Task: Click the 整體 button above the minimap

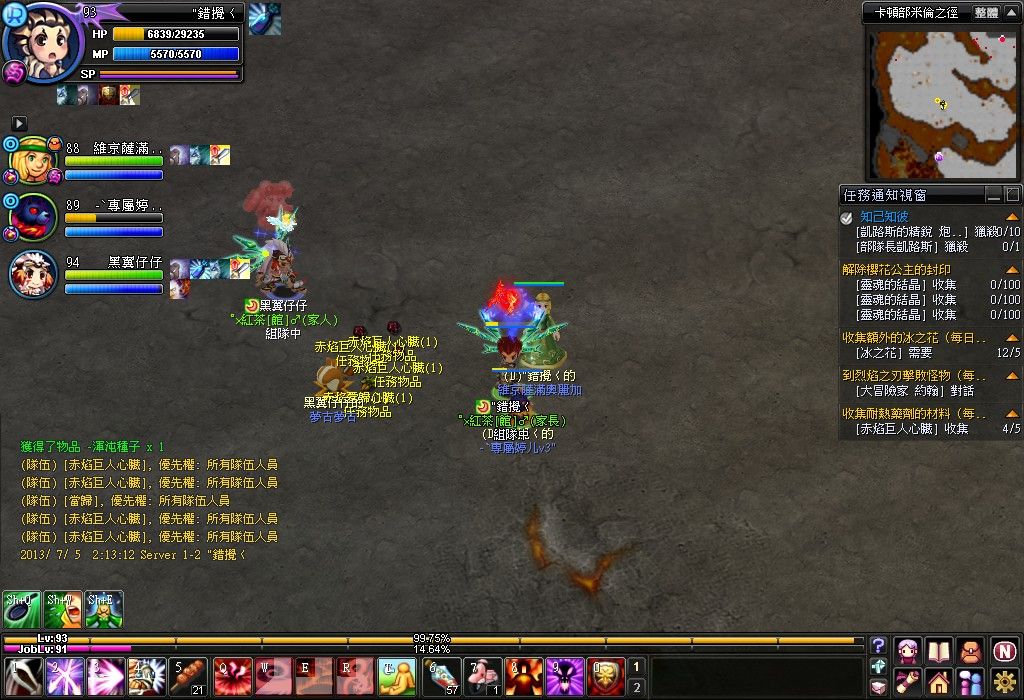Action: (x=985, y=13)
